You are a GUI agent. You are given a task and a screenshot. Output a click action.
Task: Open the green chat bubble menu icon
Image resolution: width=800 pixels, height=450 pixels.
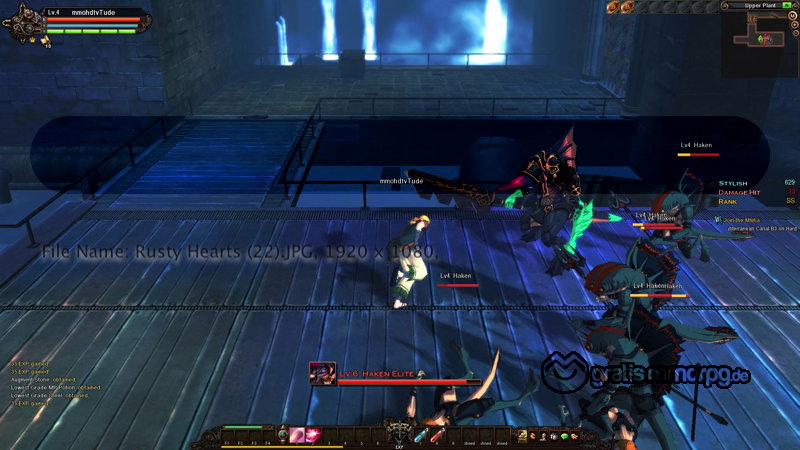(564, 436)
